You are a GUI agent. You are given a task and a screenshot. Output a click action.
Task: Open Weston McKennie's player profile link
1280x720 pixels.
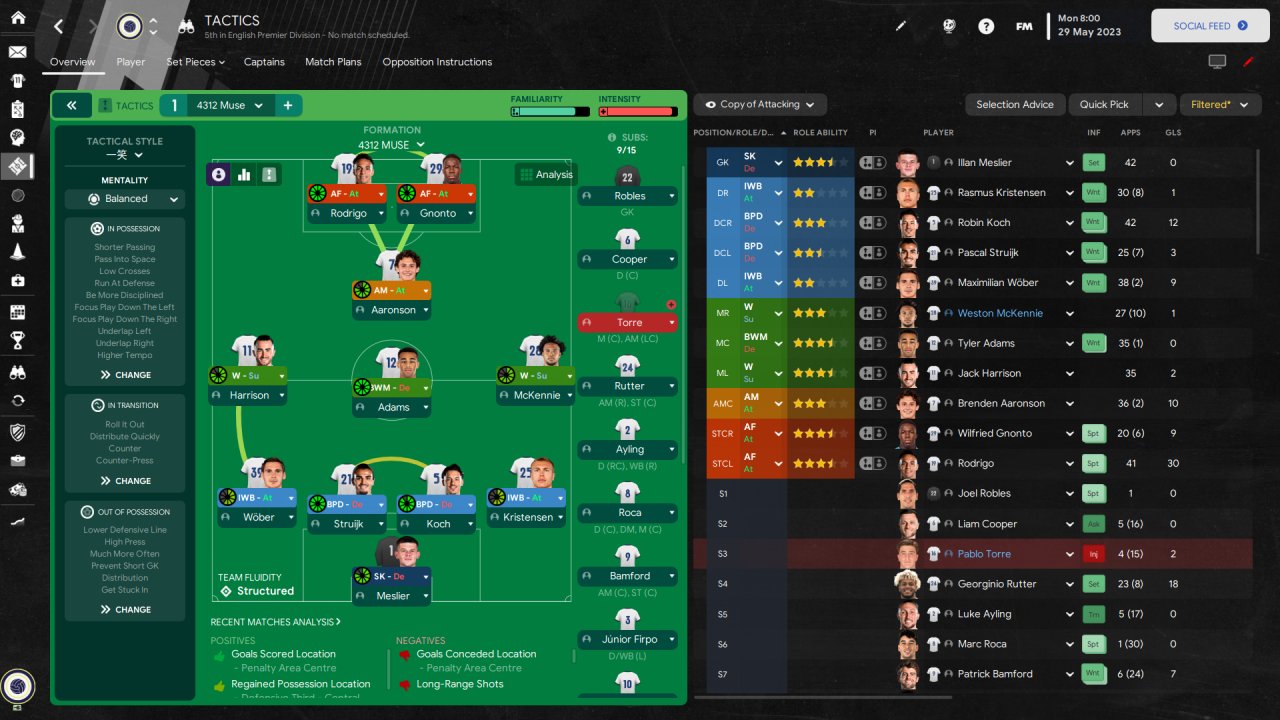coord(1000,313)
